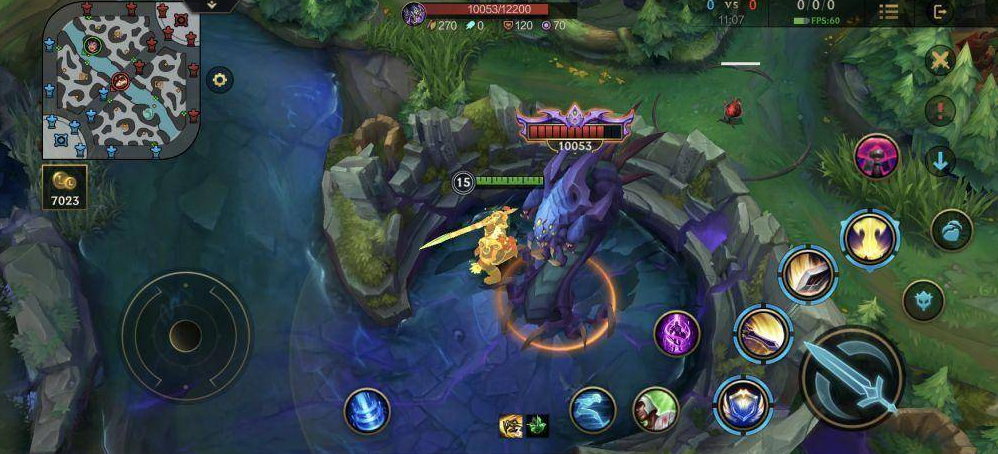The image size is (998, 454).
Task: Send the crossed-swords attack ping
Action: (940, 61)
